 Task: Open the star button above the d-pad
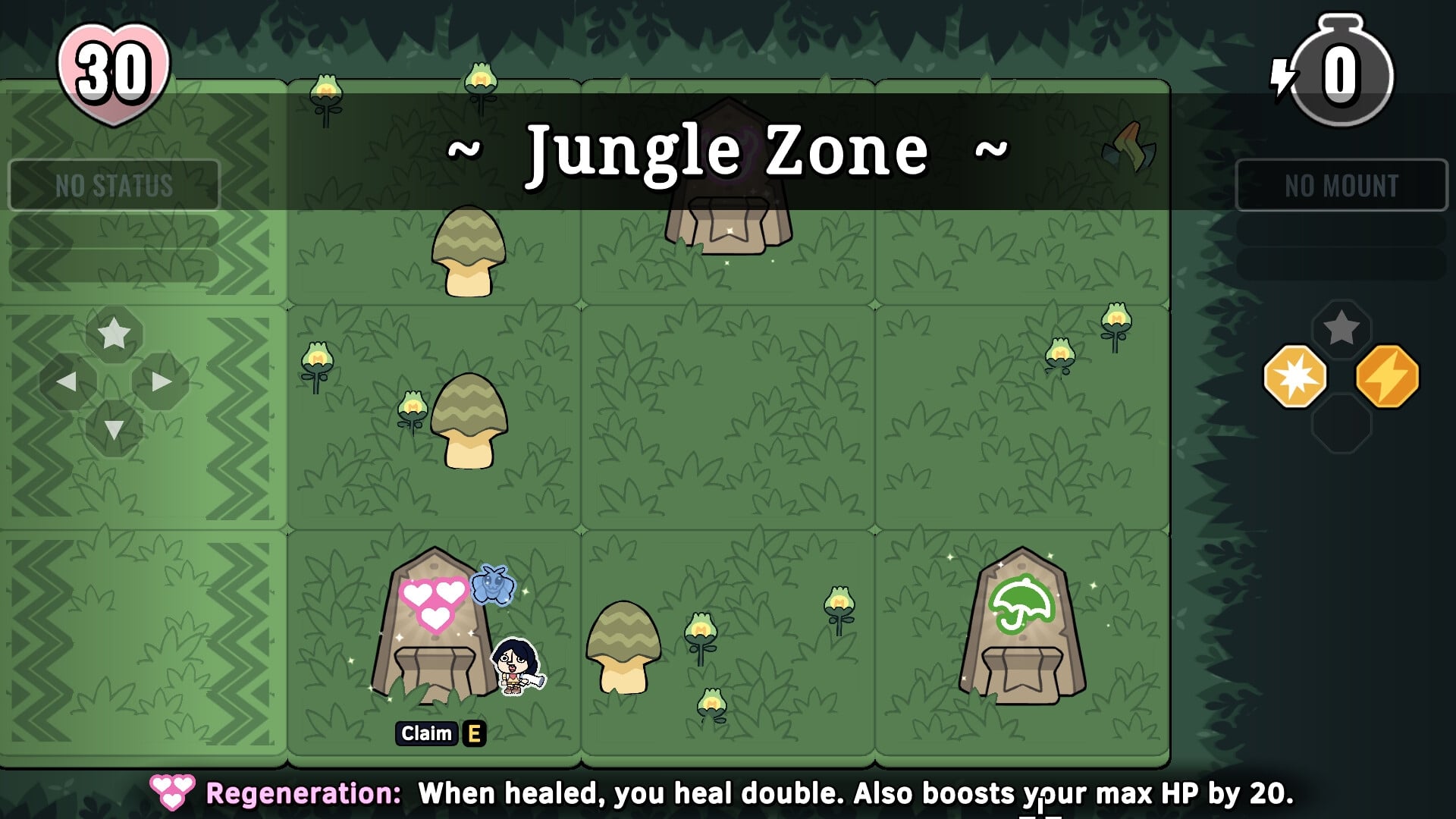click(x=114, y=331)
